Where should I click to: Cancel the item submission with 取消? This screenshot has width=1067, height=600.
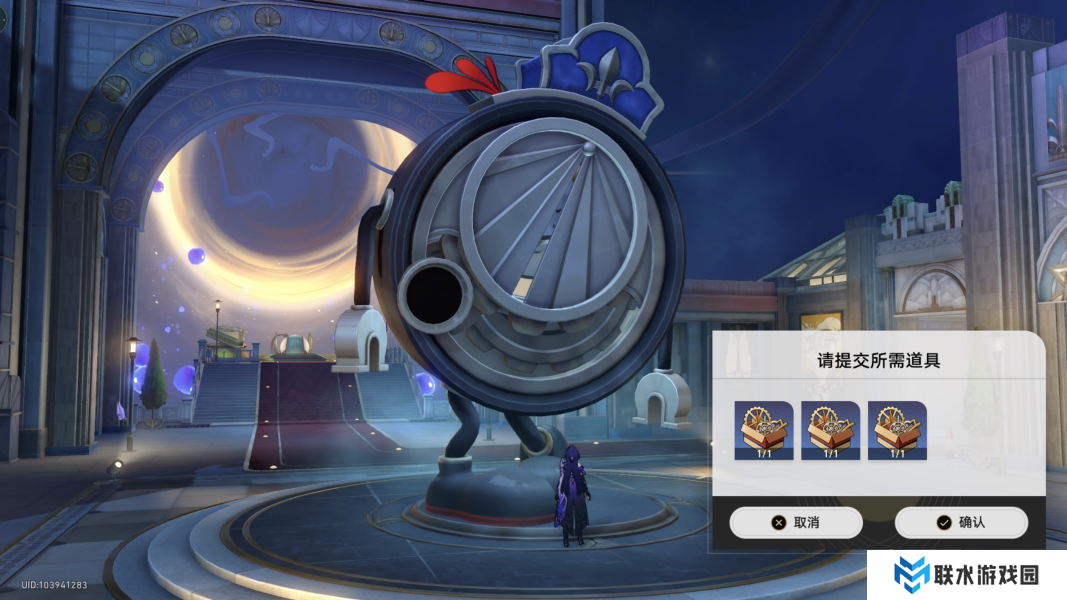pyautogui.click(x=795, y=522)
